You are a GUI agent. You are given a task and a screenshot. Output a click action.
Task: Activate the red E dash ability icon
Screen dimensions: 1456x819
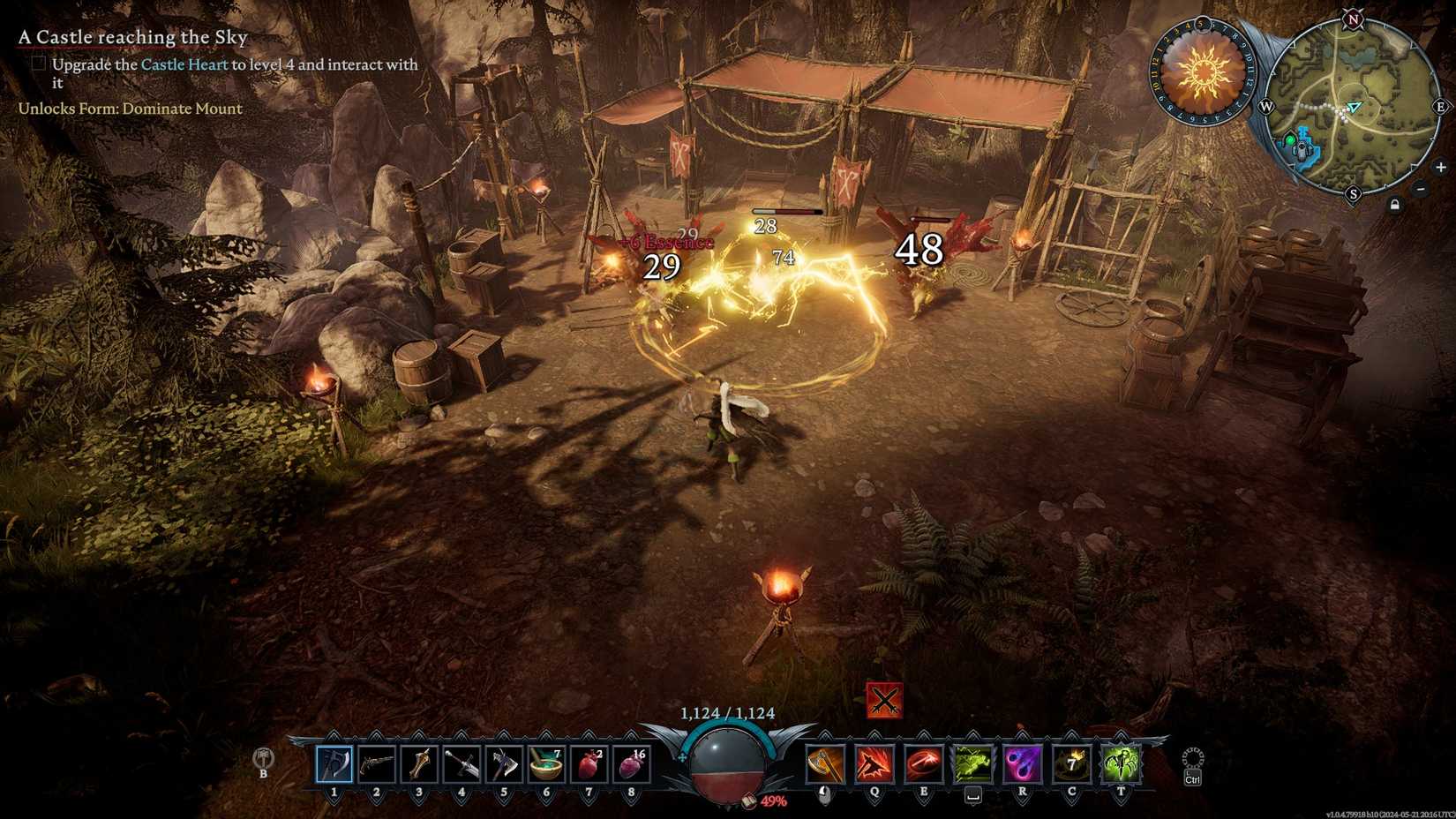(x=923, y=766)
